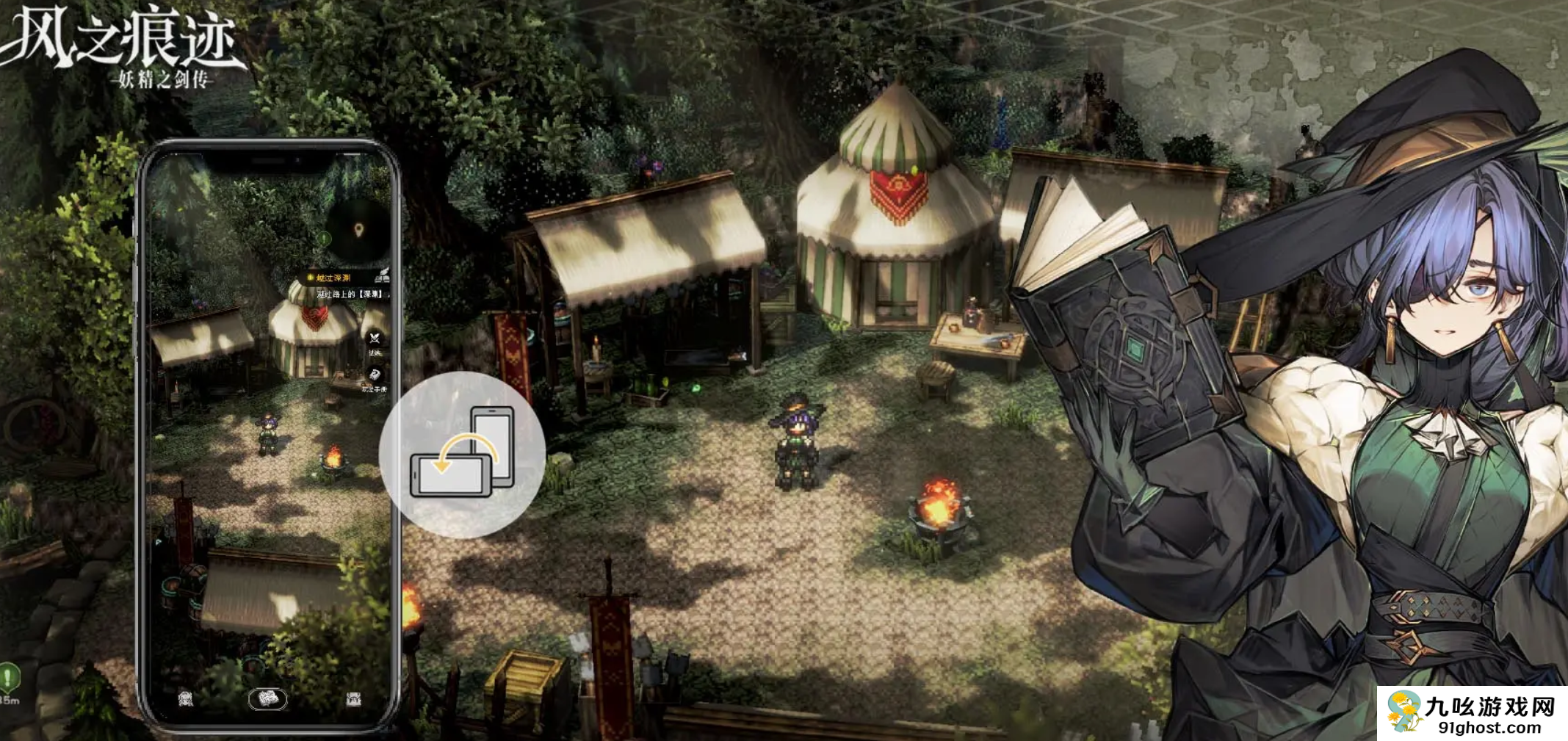
Task: Tap the crossed swords icon button
Action: (375, 339)
